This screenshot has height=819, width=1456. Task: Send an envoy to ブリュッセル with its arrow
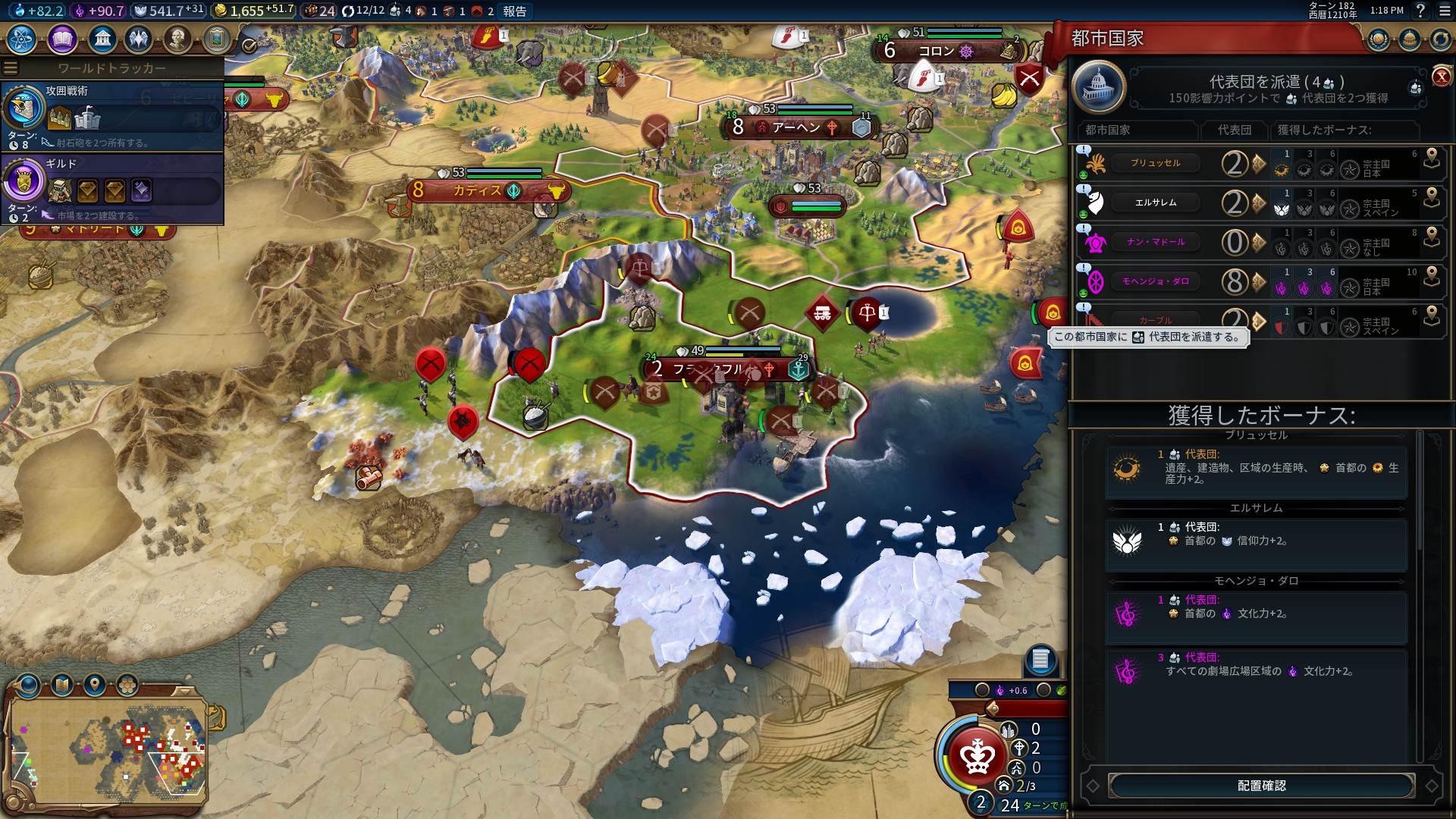click(x=1260, y=163)
